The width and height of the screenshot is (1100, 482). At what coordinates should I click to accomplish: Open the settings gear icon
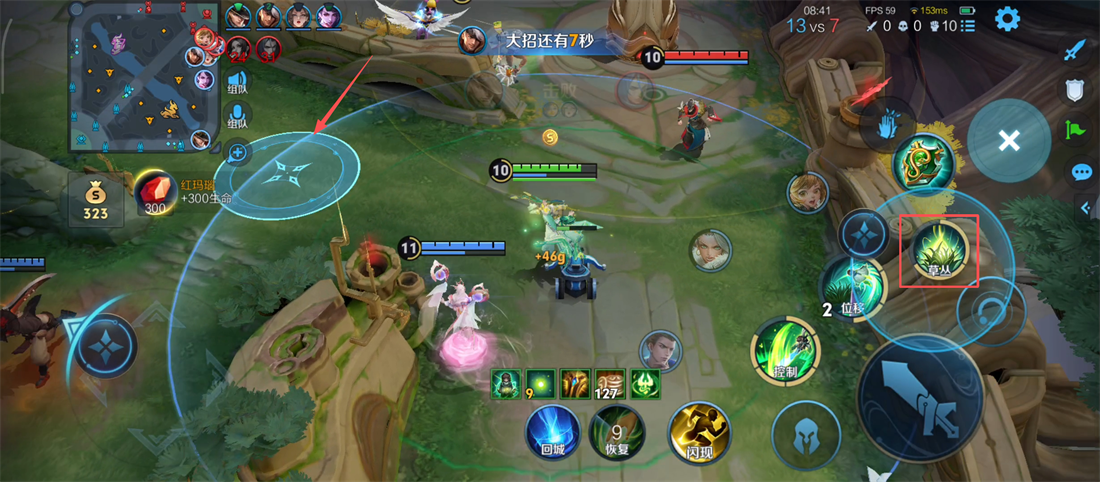(1006, 18)
